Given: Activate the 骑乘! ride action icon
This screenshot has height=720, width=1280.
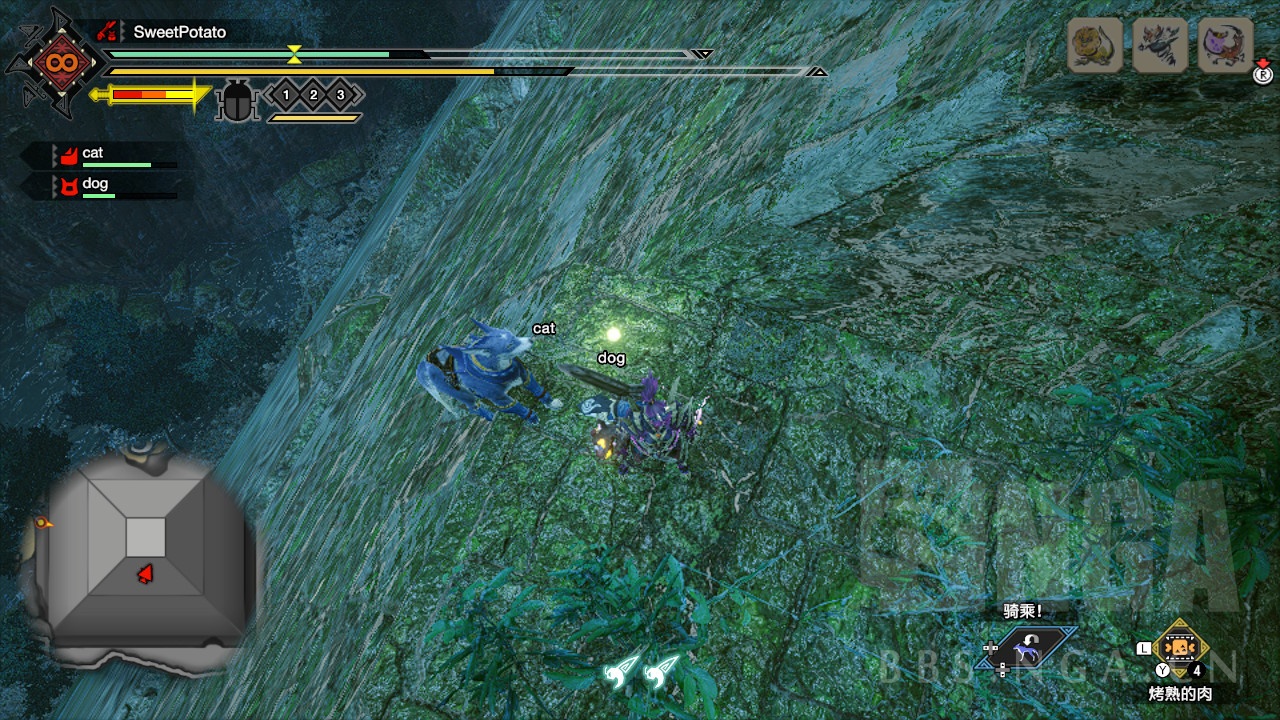Looking at the screenshot, I should point(1024,649).
